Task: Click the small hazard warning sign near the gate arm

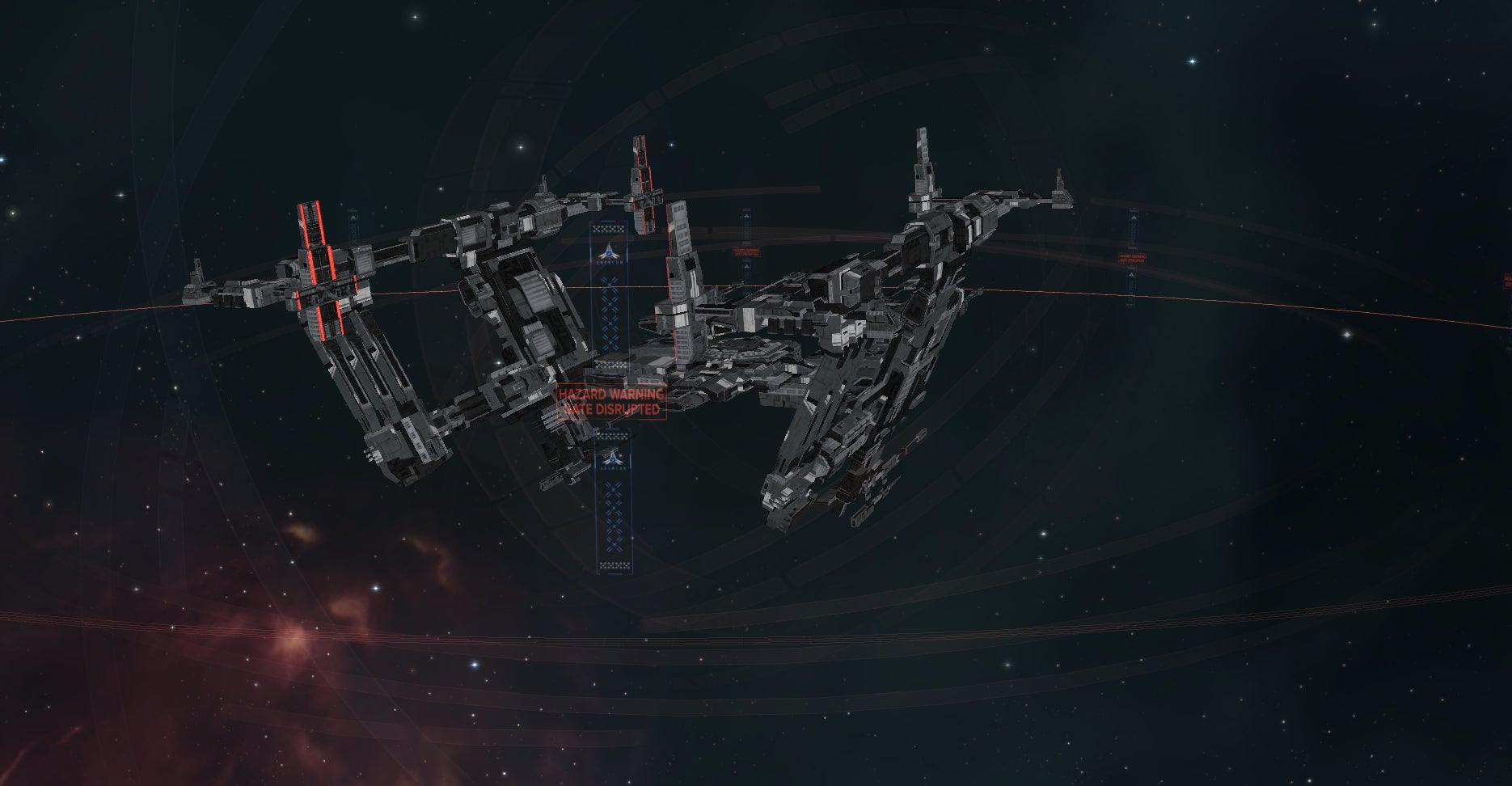Action: [747, 252]
